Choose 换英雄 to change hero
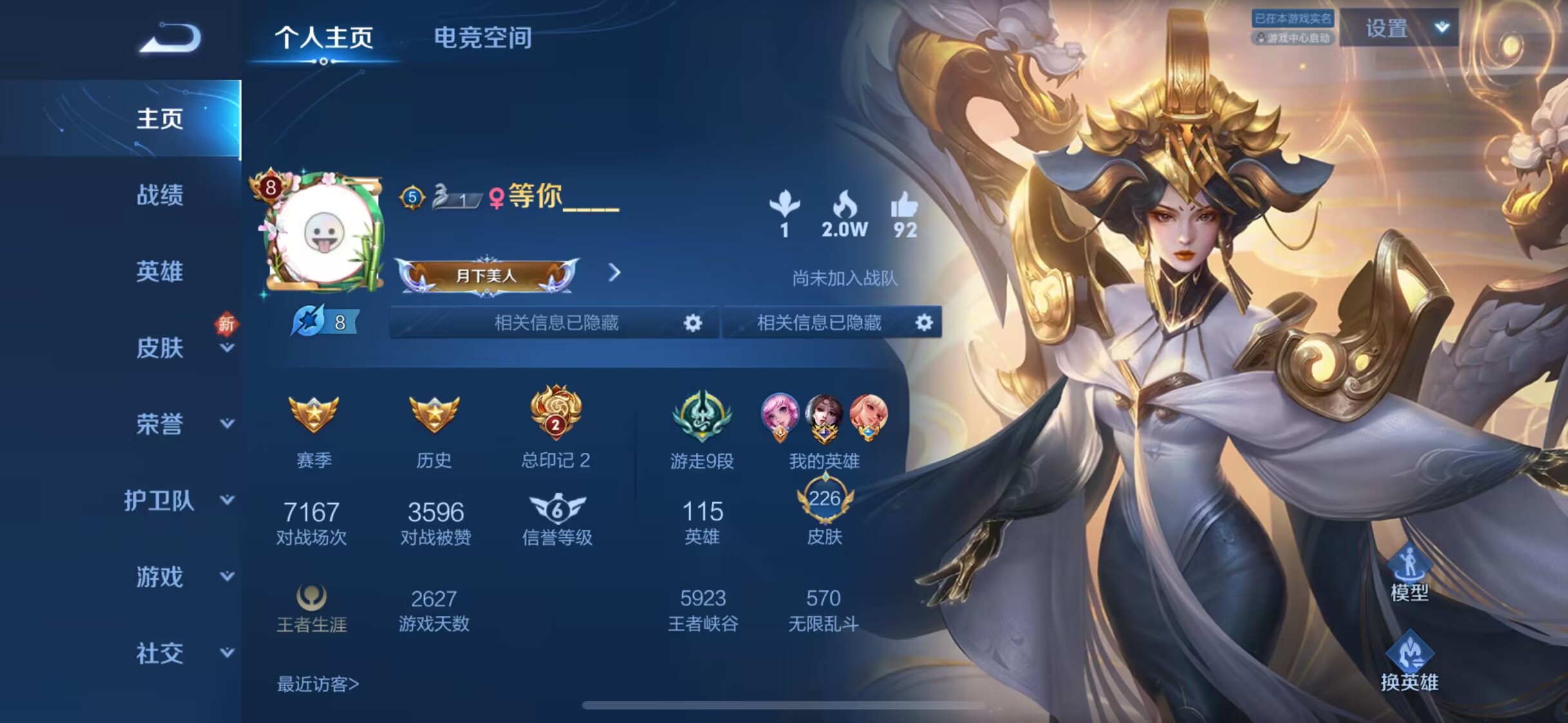This screenshot has height=723, width=1568. [x=1409, y=662]
